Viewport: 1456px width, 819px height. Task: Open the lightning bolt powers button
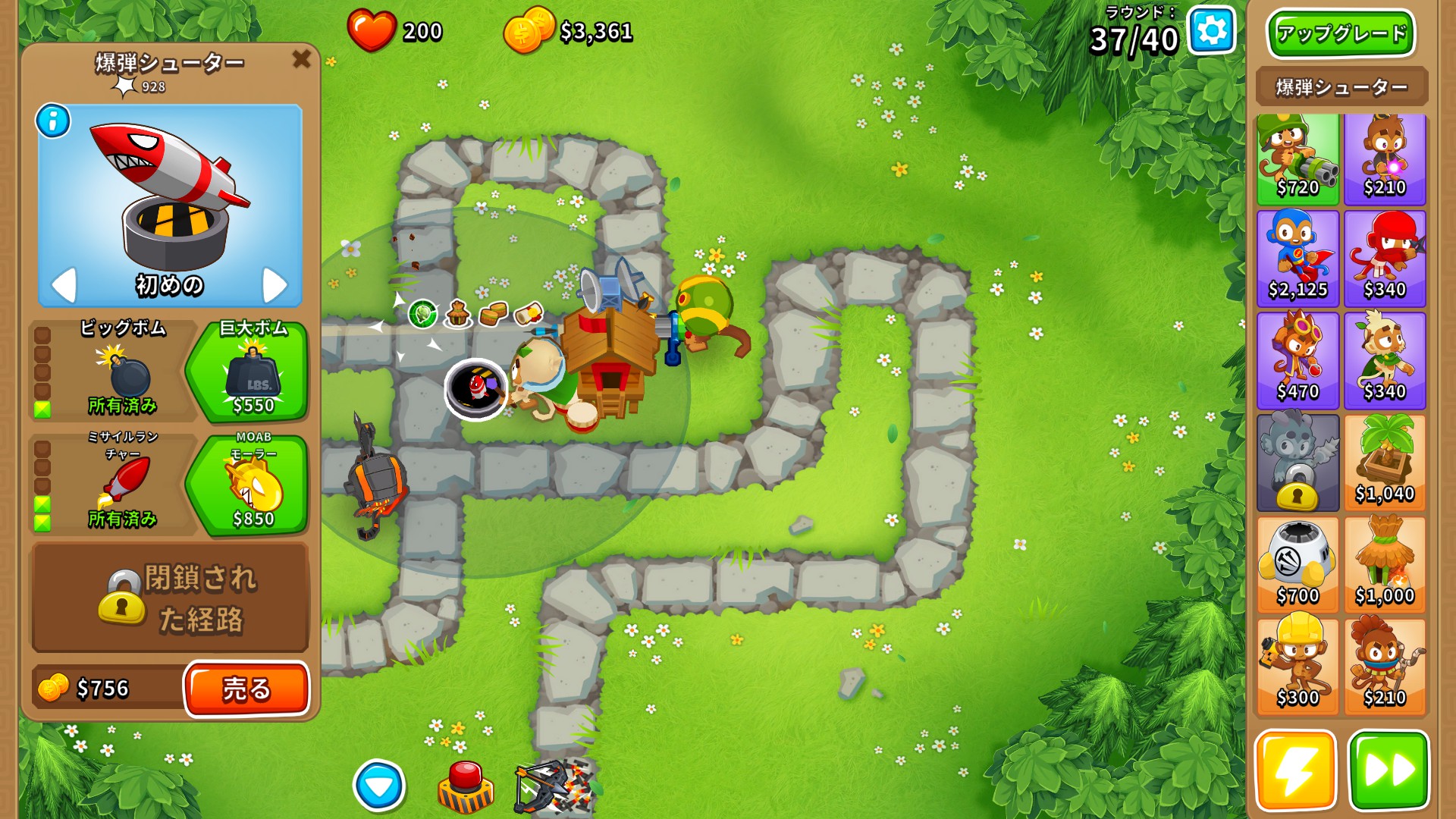coord(1295,770)
